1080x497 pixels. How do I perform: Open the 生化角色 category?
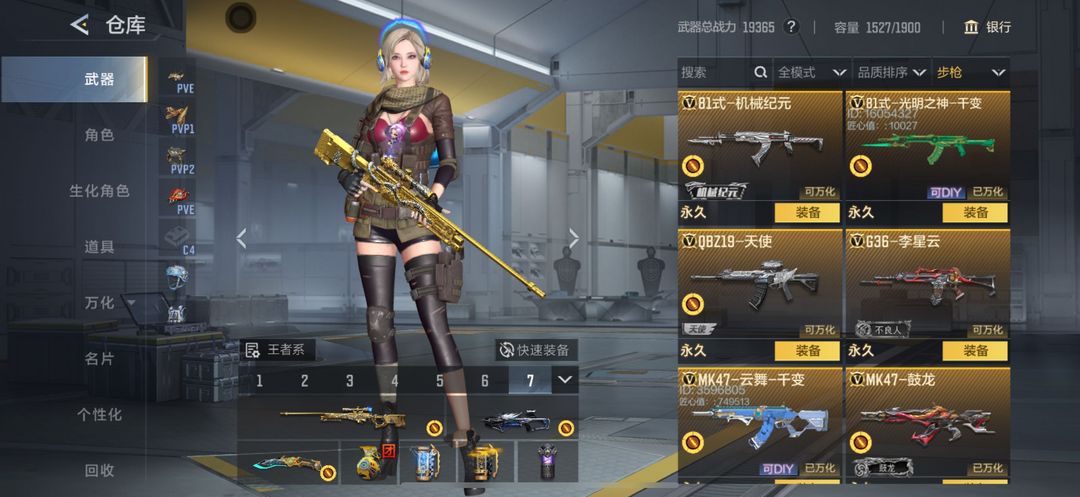[99, 190]
